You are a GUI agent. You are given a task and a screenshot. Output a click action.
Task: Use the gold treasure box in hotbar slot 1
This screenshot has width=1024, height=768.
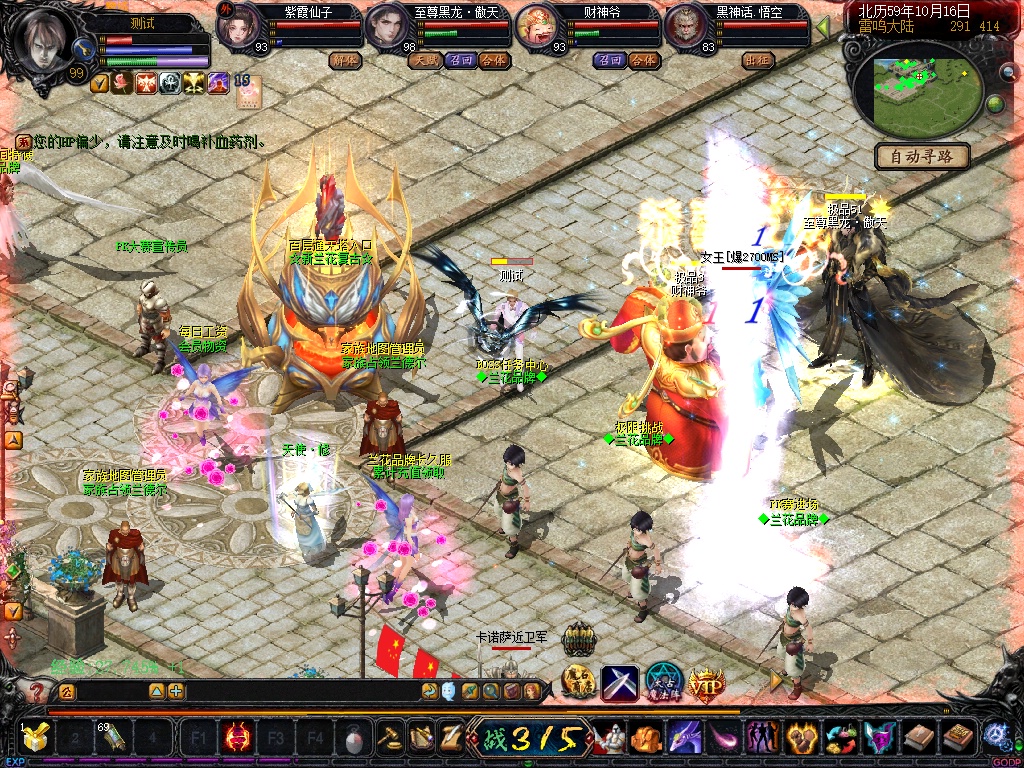pyautogui.click(x=36, y=739)
